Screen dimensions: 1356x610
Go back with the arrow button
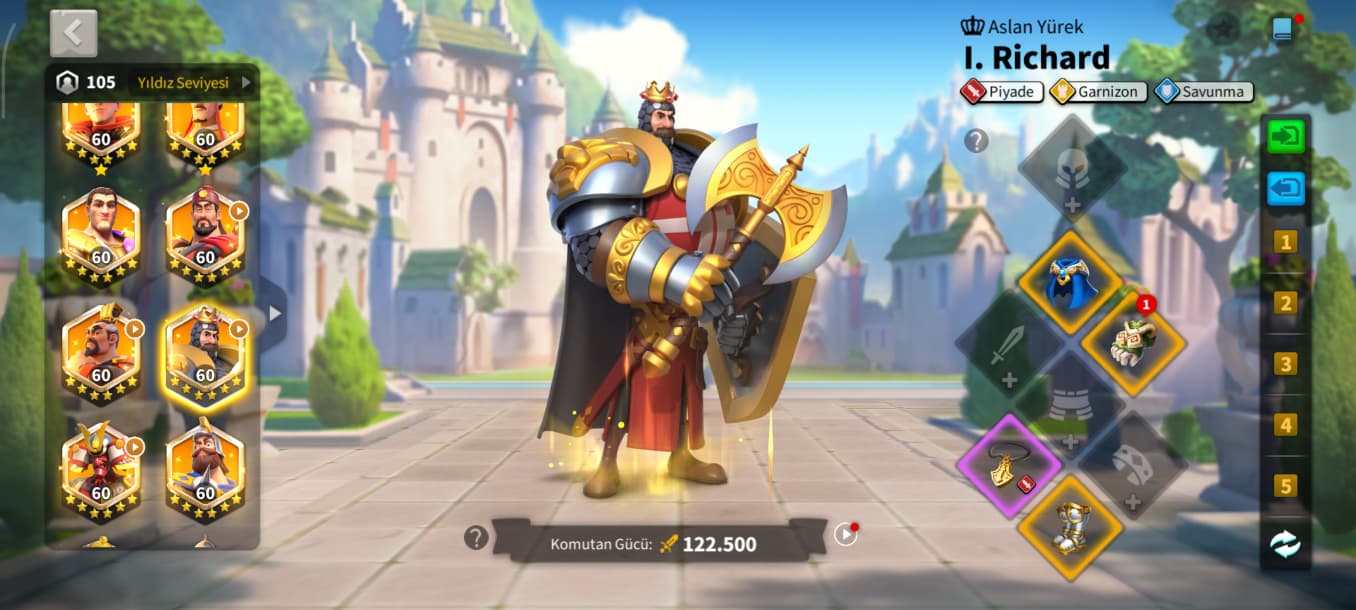point(73,34)
